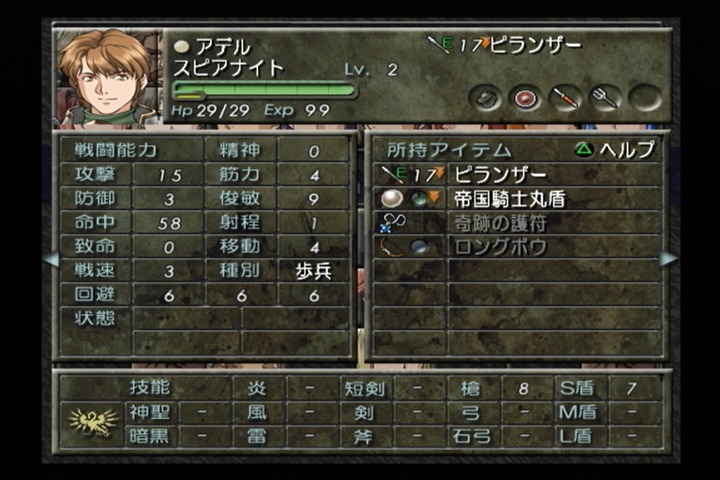Choose the pitchfork skill icon
720x480 pixels.
[x=604, y=98]
